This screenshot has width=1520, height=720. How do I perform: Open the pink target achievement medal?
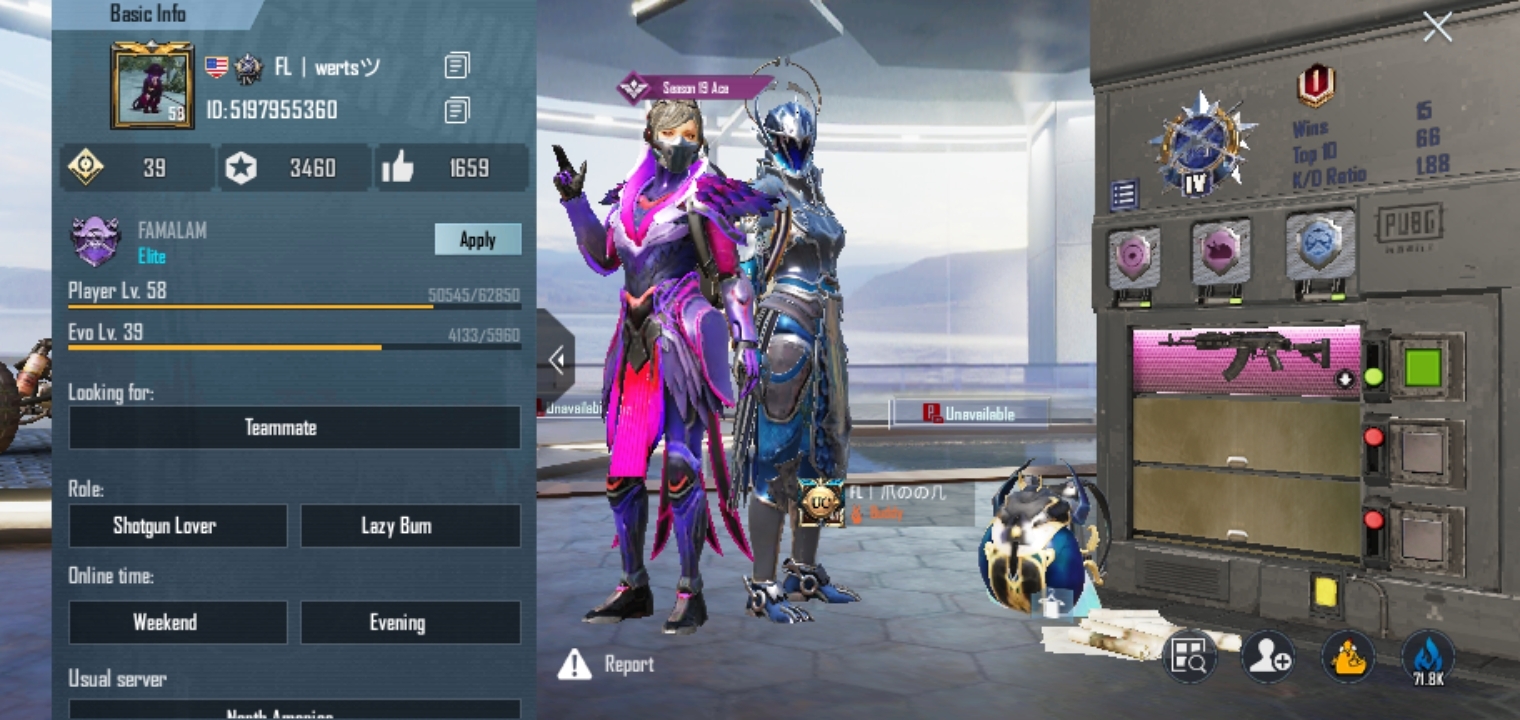(1135, 254)
